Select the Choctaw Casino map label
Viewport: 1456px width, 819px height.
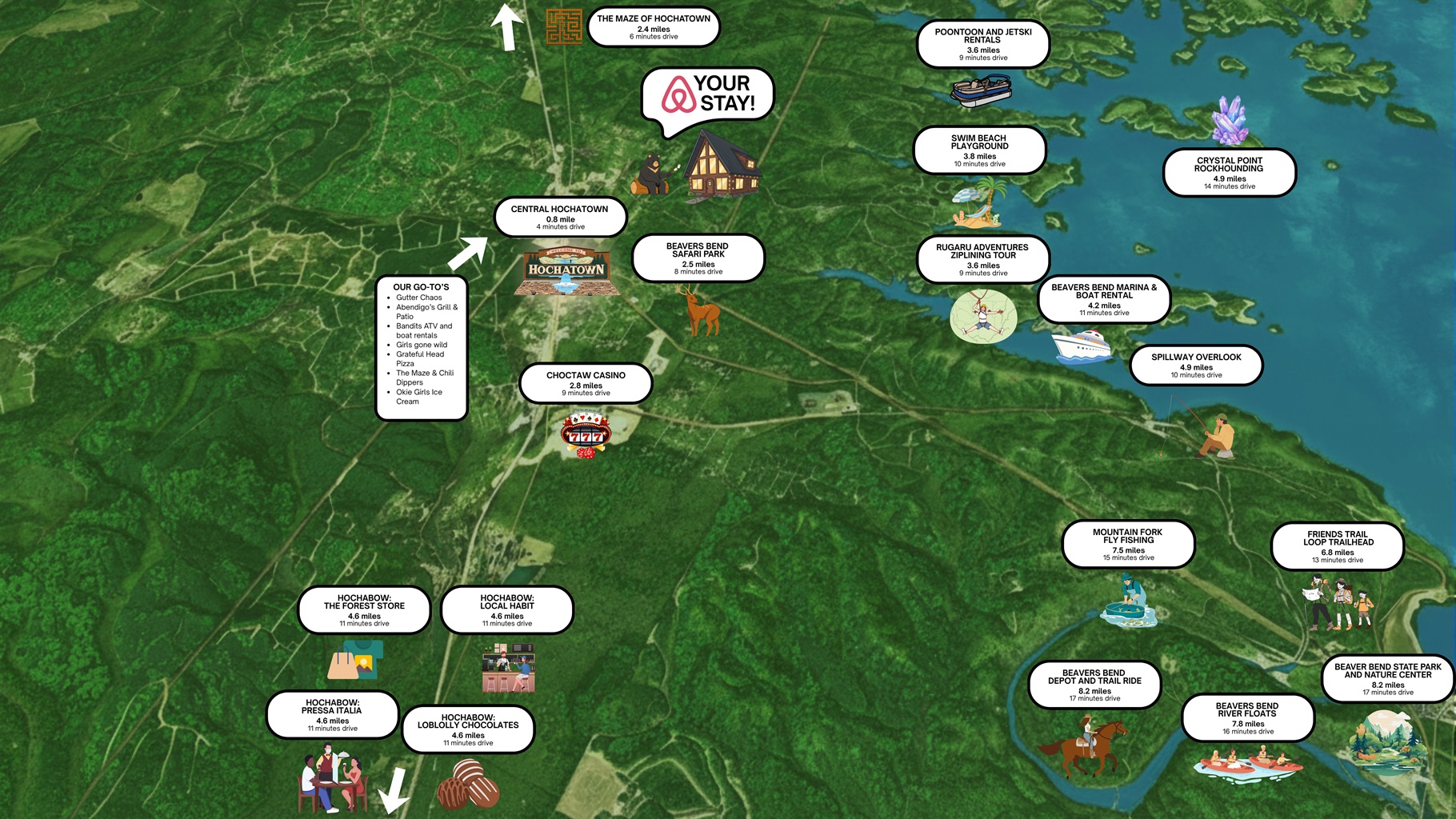point(586,384)
